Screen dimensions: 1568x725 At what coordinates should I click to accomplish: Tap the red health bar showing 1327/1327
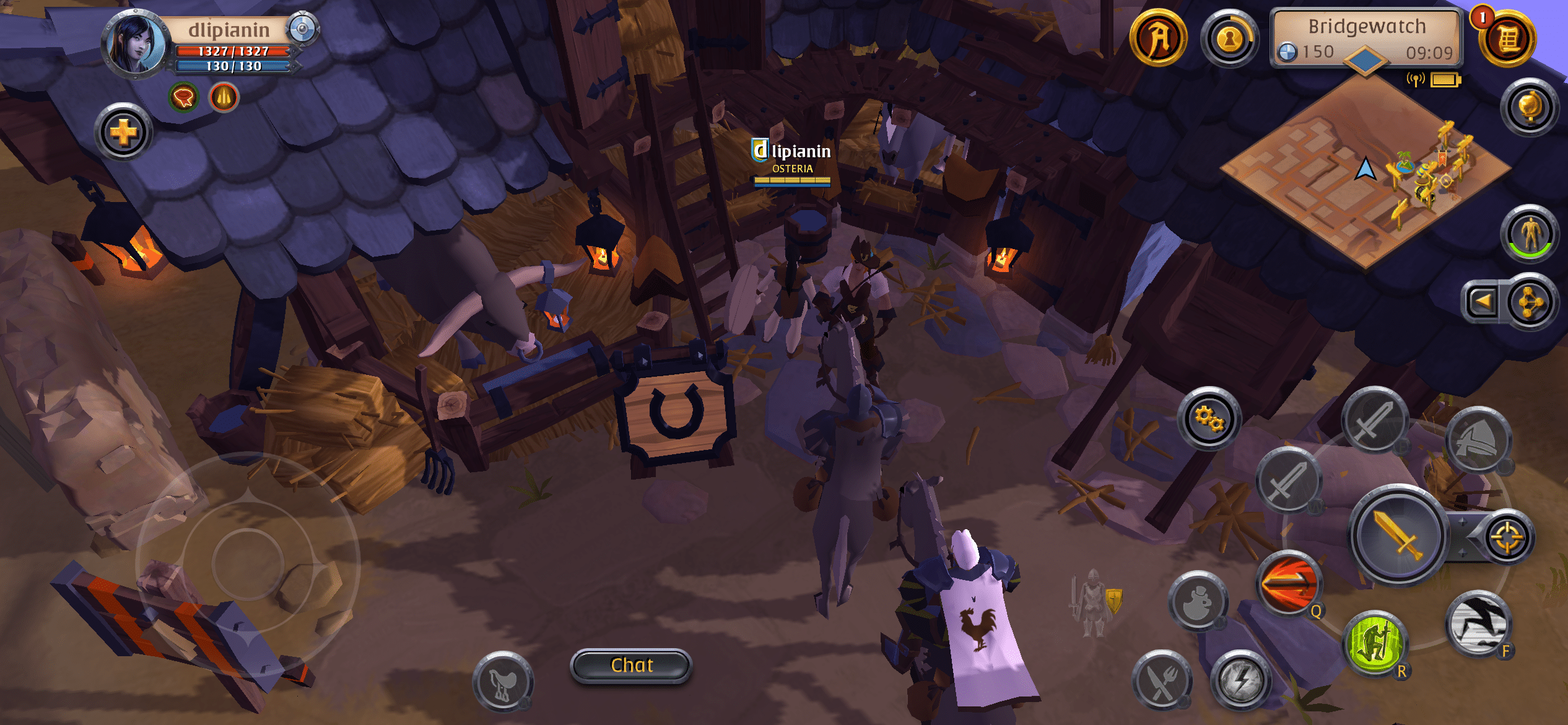click(233, 52)
